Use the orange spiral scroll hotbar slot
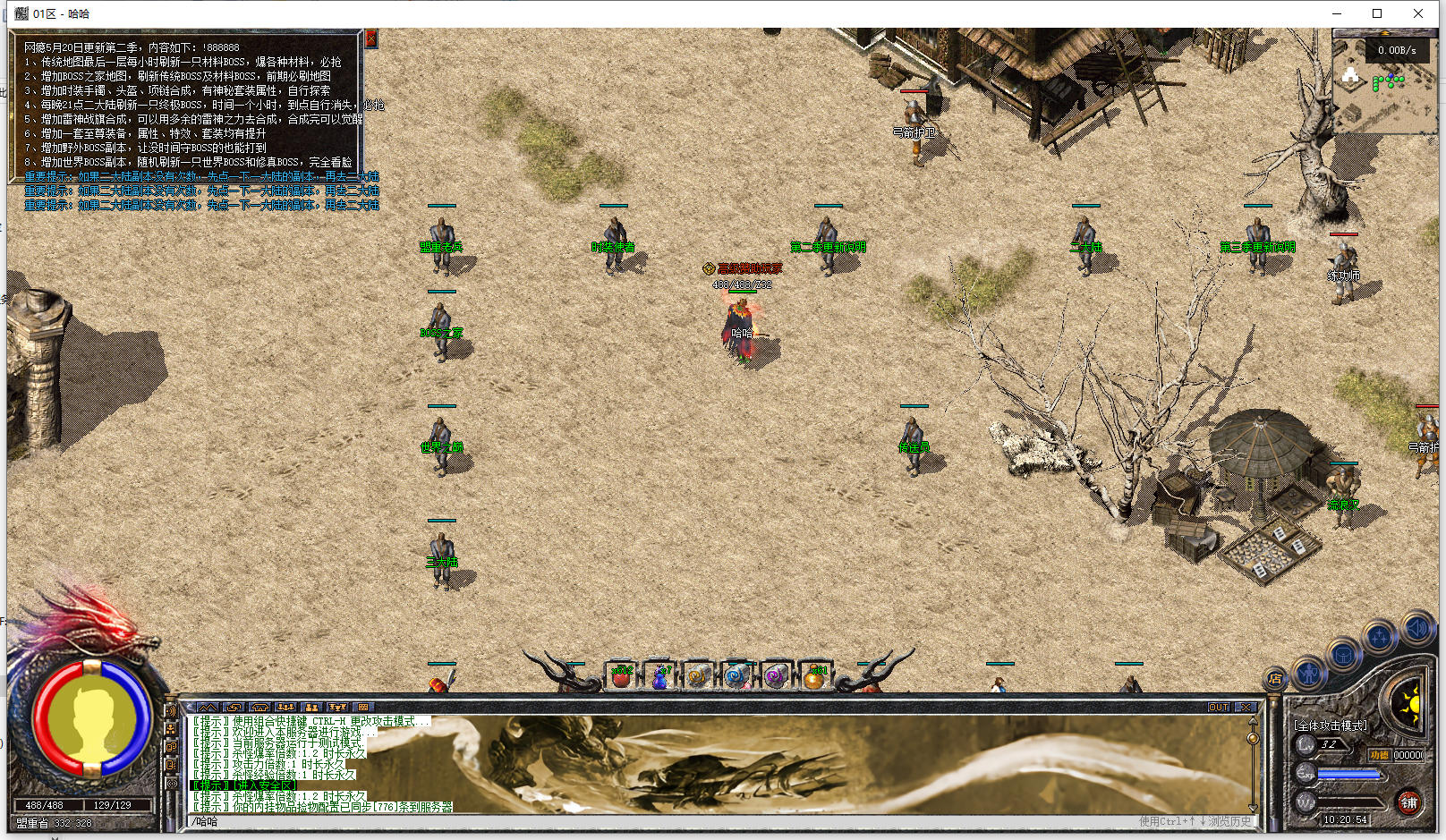The image size is (1446, 840). click(x=699, y=676)
